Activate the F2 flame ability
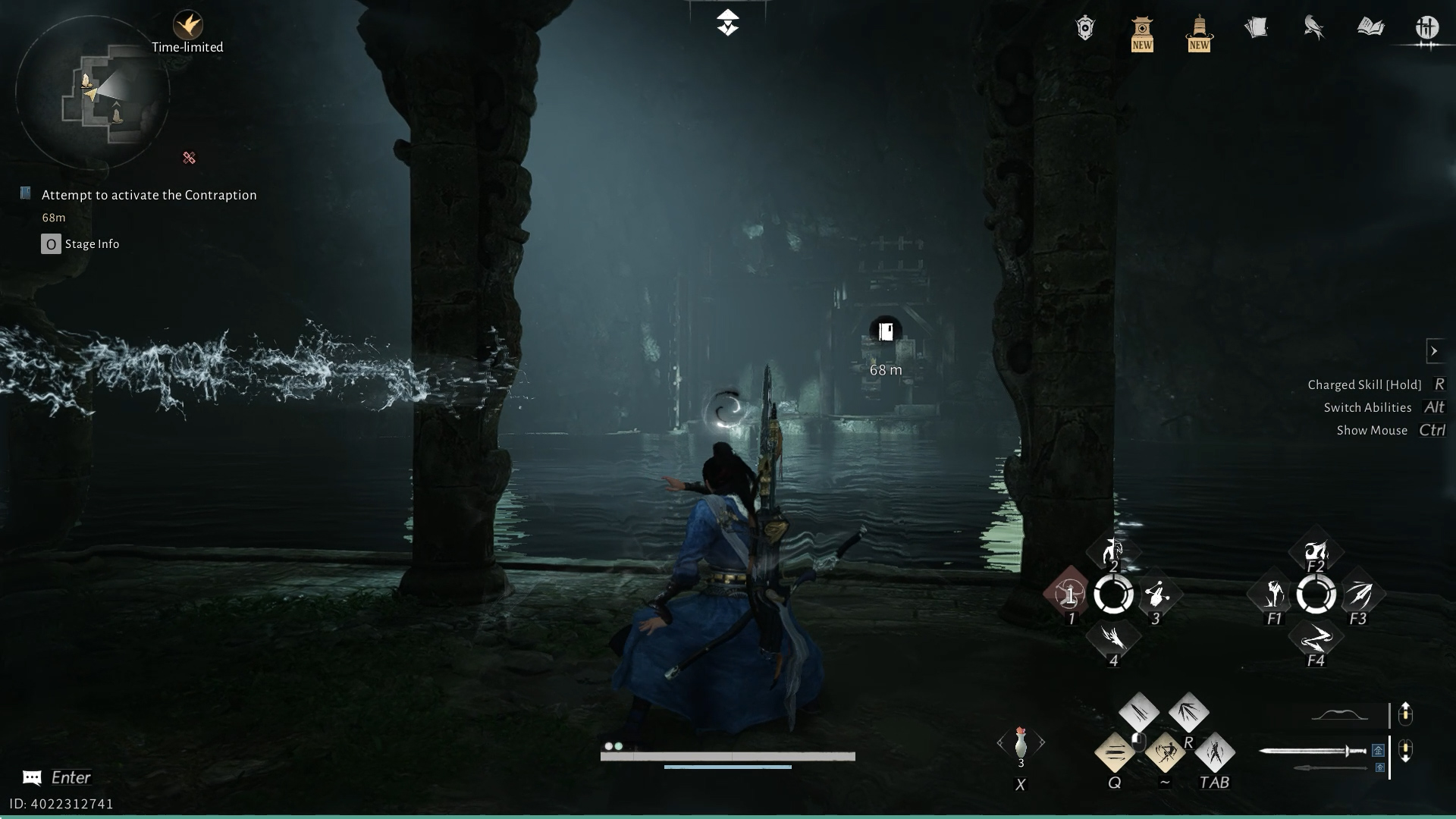 pyautogui.click(x=1316, y=552)
